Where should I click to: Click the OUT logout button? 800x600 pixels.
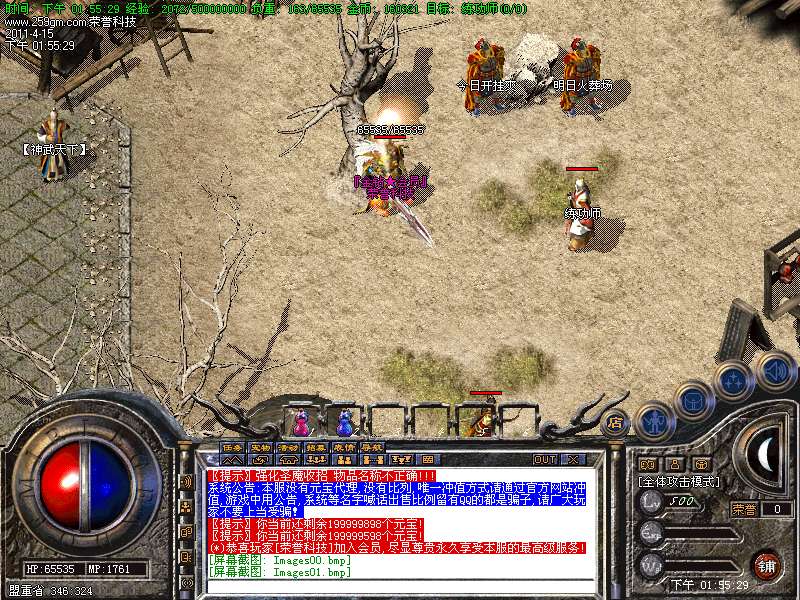point(545,459)
